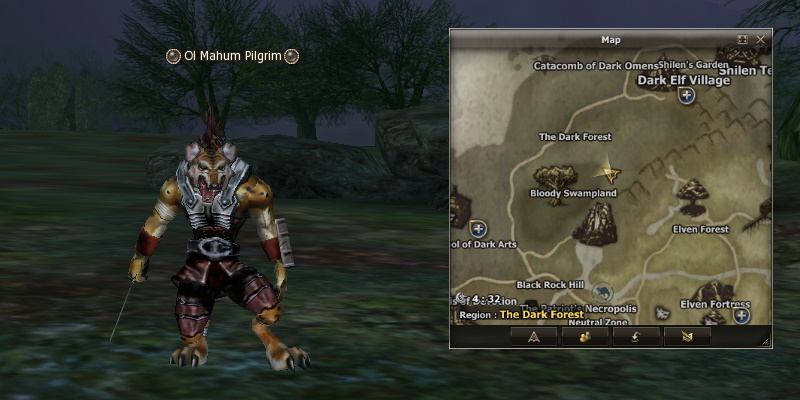The image size is (800, 400).
Task: Close the Map window
Action: point(761,40)
